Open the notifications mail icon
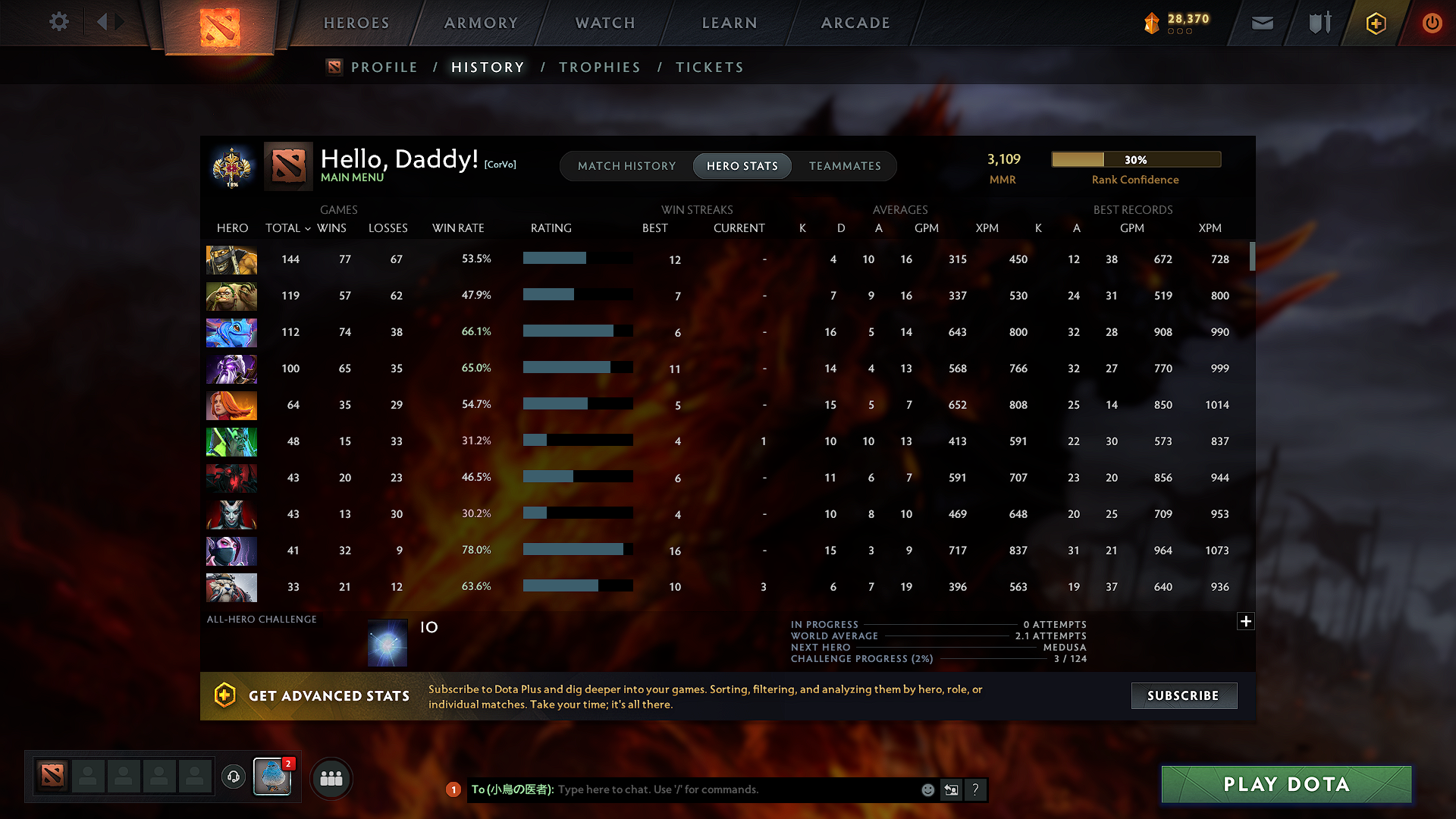This screenshot has width=1456, height=819. (x=1262, y=23)
